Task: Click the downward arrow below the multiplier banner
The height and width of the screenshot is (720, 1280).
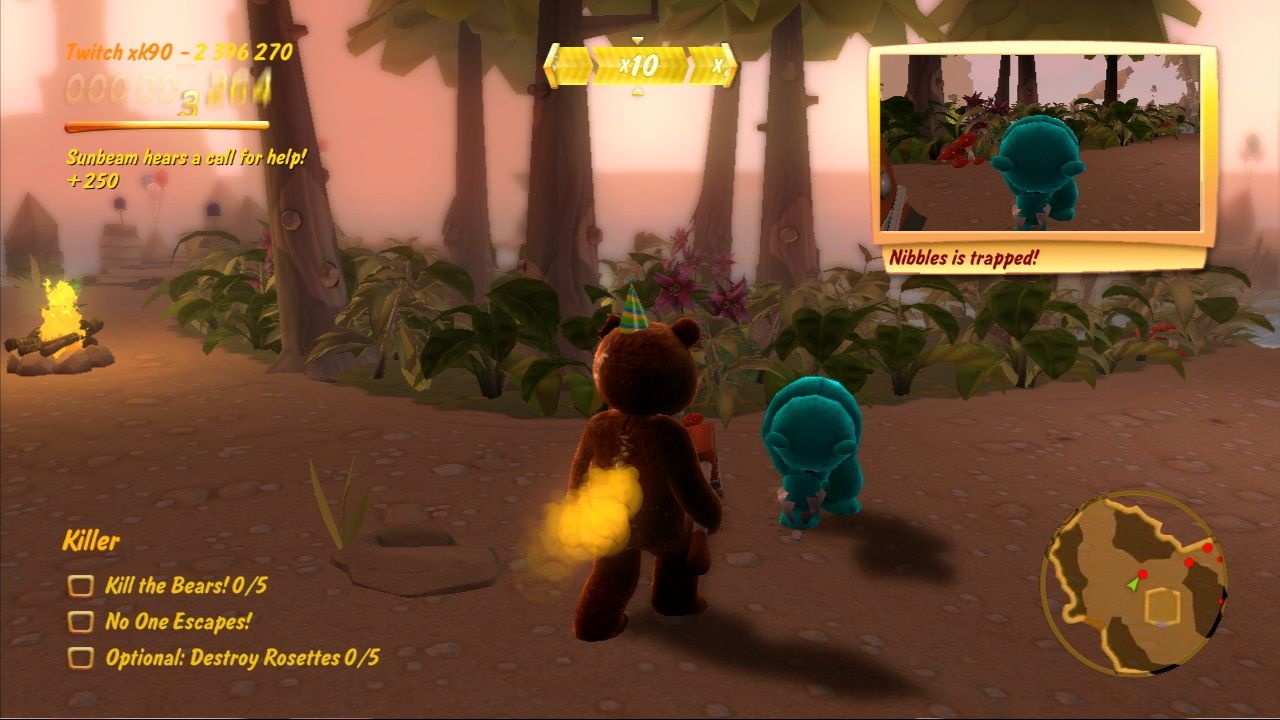Action: pyautogui.click(x=638, y=92)
